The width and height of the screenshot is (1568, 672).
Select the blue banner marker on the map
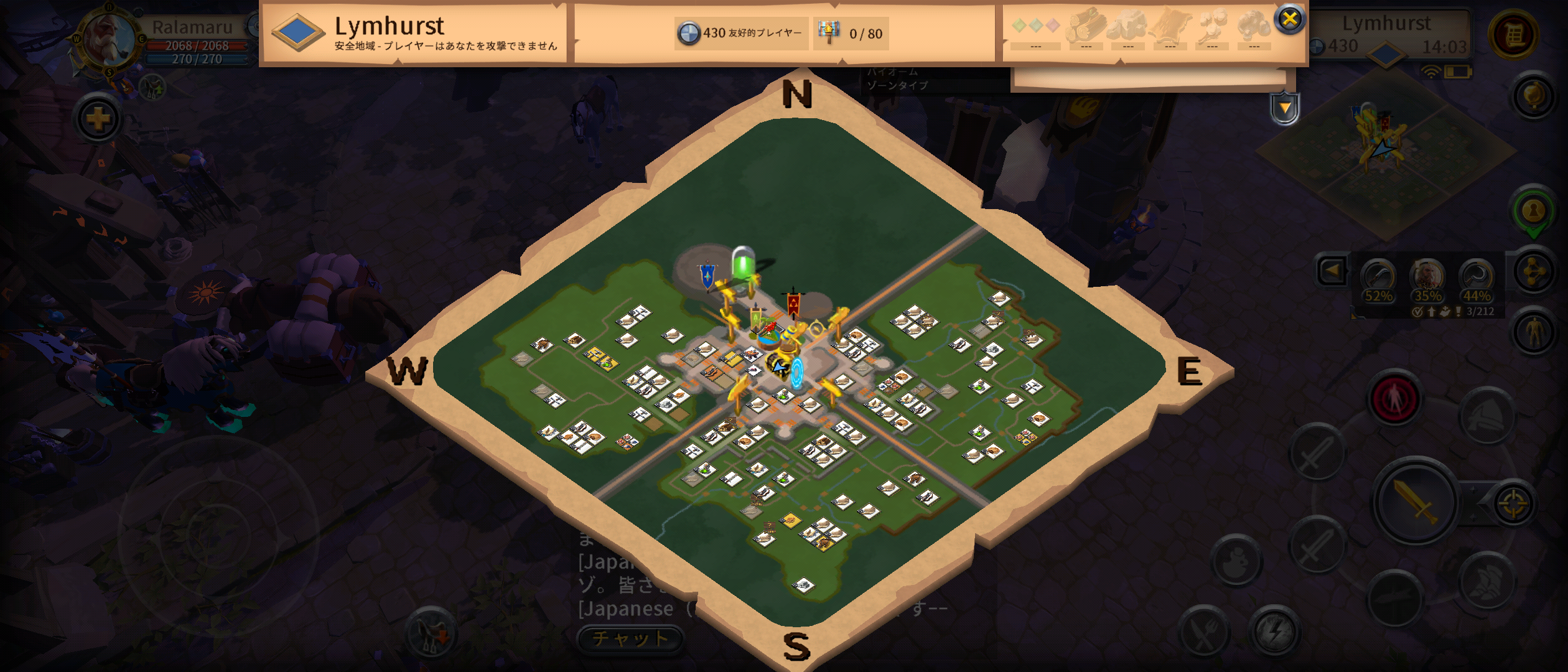(707, 274)
